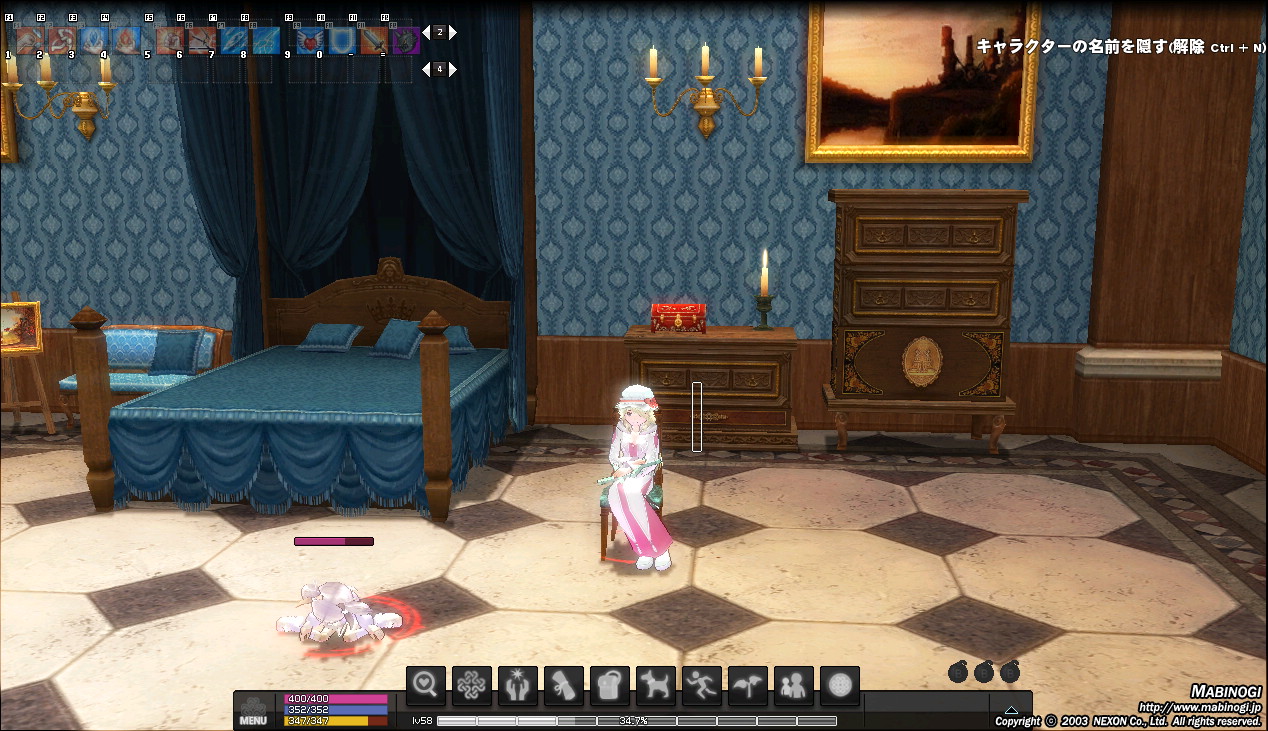The height and width of the screenshot is (731, 1268).
Task: Open the inventory bag icon
Action: point(610,686)
